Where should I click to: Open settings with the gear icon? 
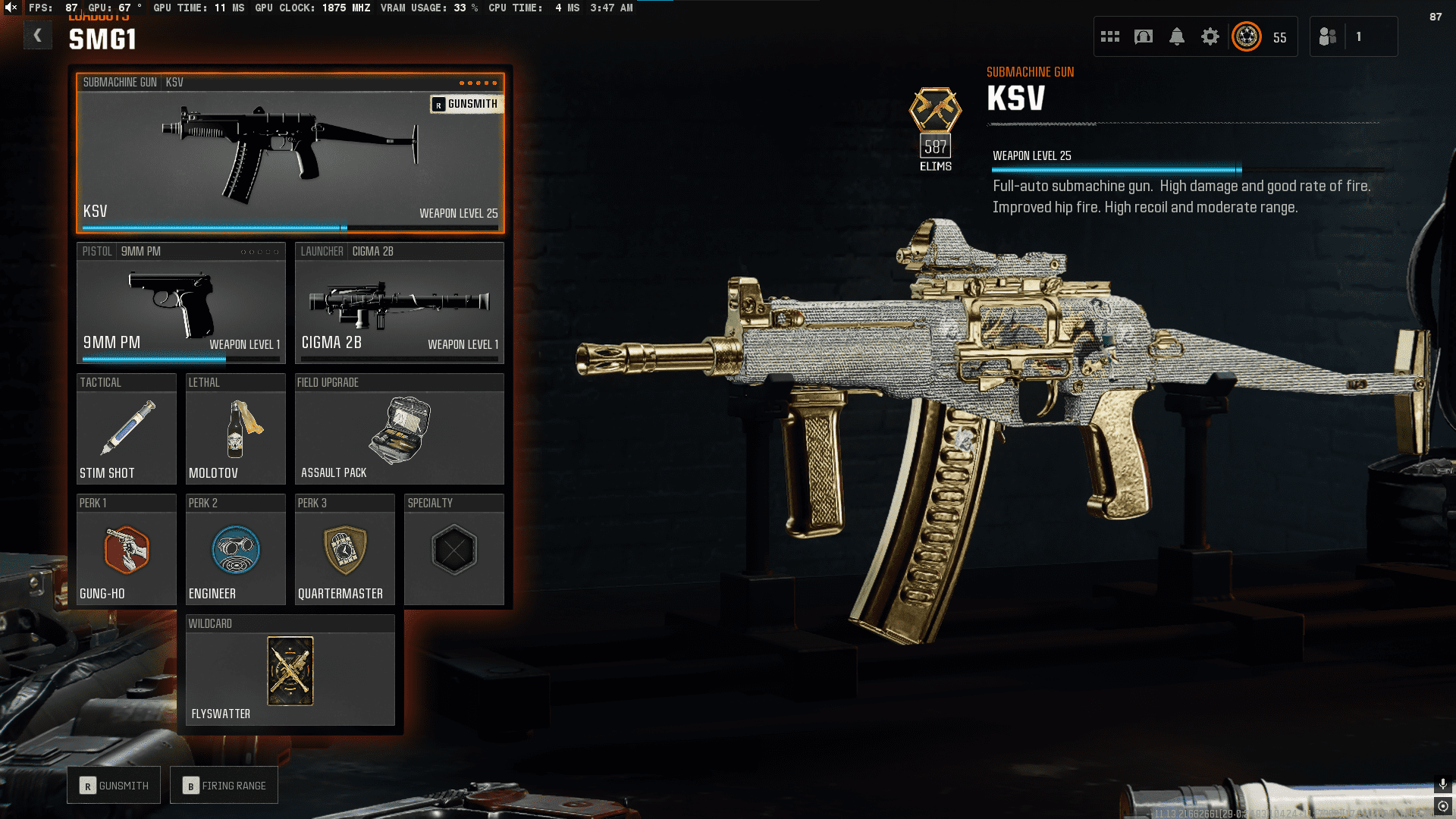click(x=1210, y=36)
